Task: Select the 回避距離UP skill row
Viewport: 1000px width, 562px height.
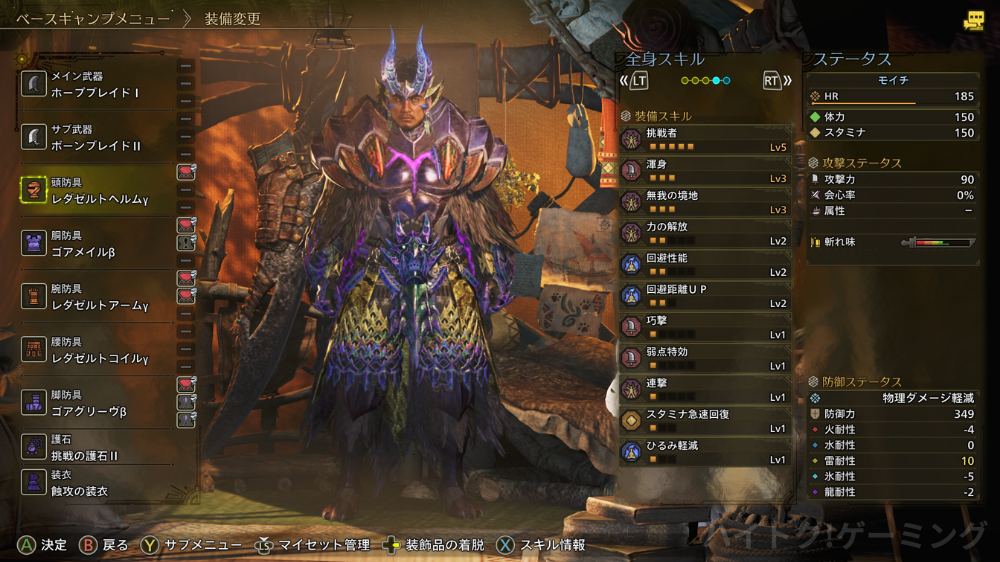Action: coord(704,296)
